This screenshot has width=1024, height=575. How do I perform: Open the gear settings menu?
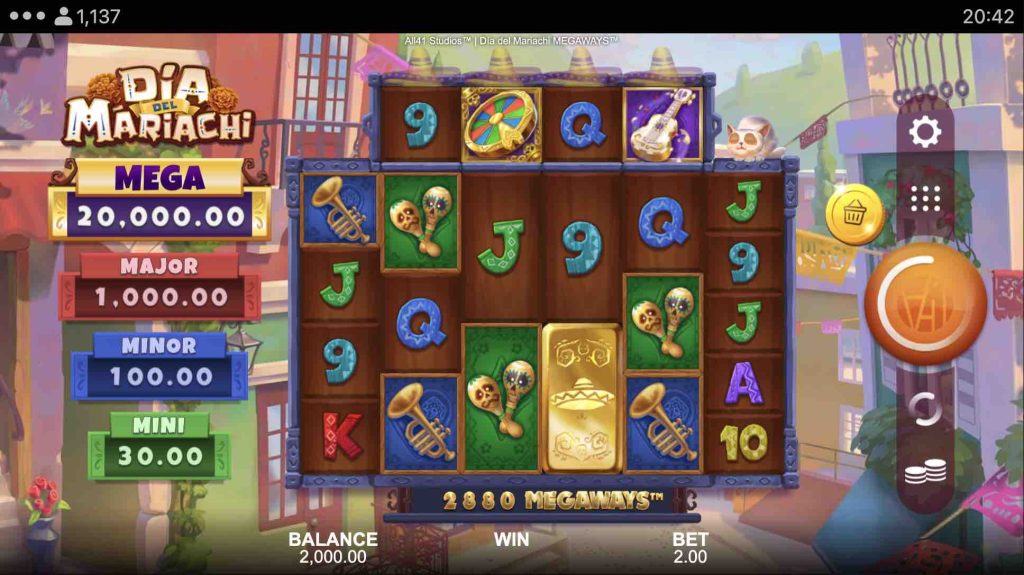925,132
